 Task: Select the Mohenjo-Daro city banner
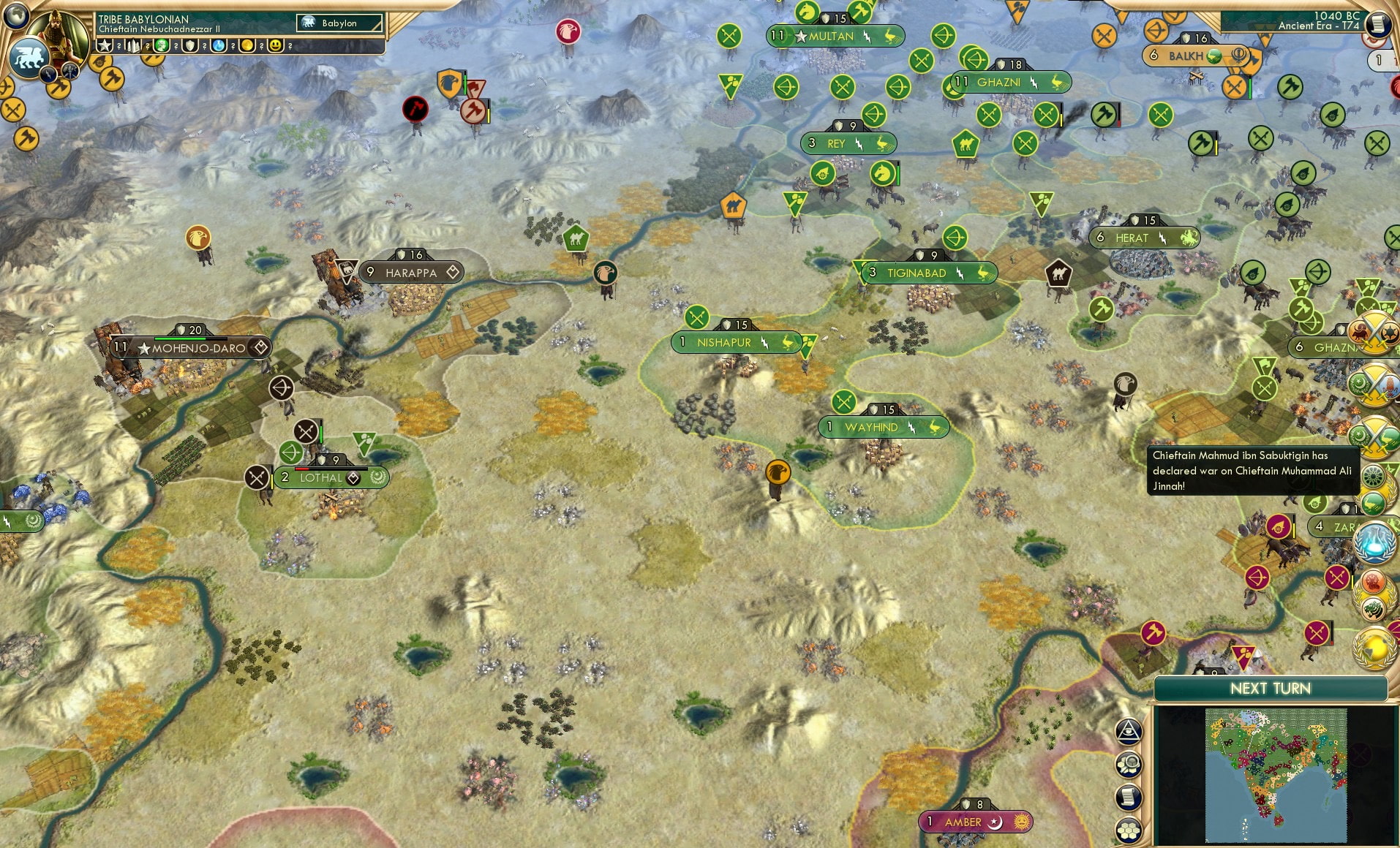(x=189, y=347)
